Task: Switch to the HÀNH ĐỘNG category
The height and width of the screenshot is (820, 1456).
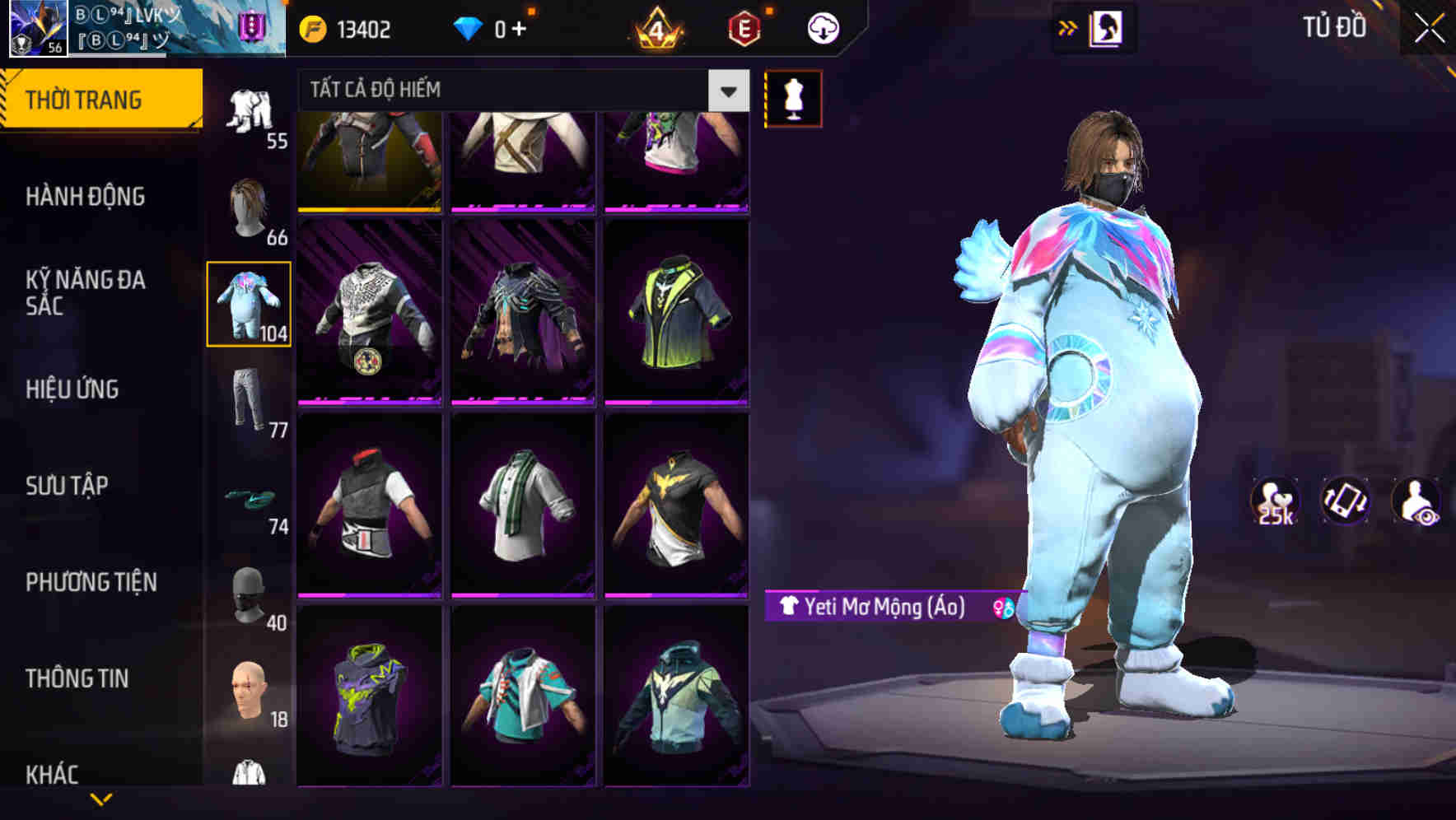Action: [86, 197]
